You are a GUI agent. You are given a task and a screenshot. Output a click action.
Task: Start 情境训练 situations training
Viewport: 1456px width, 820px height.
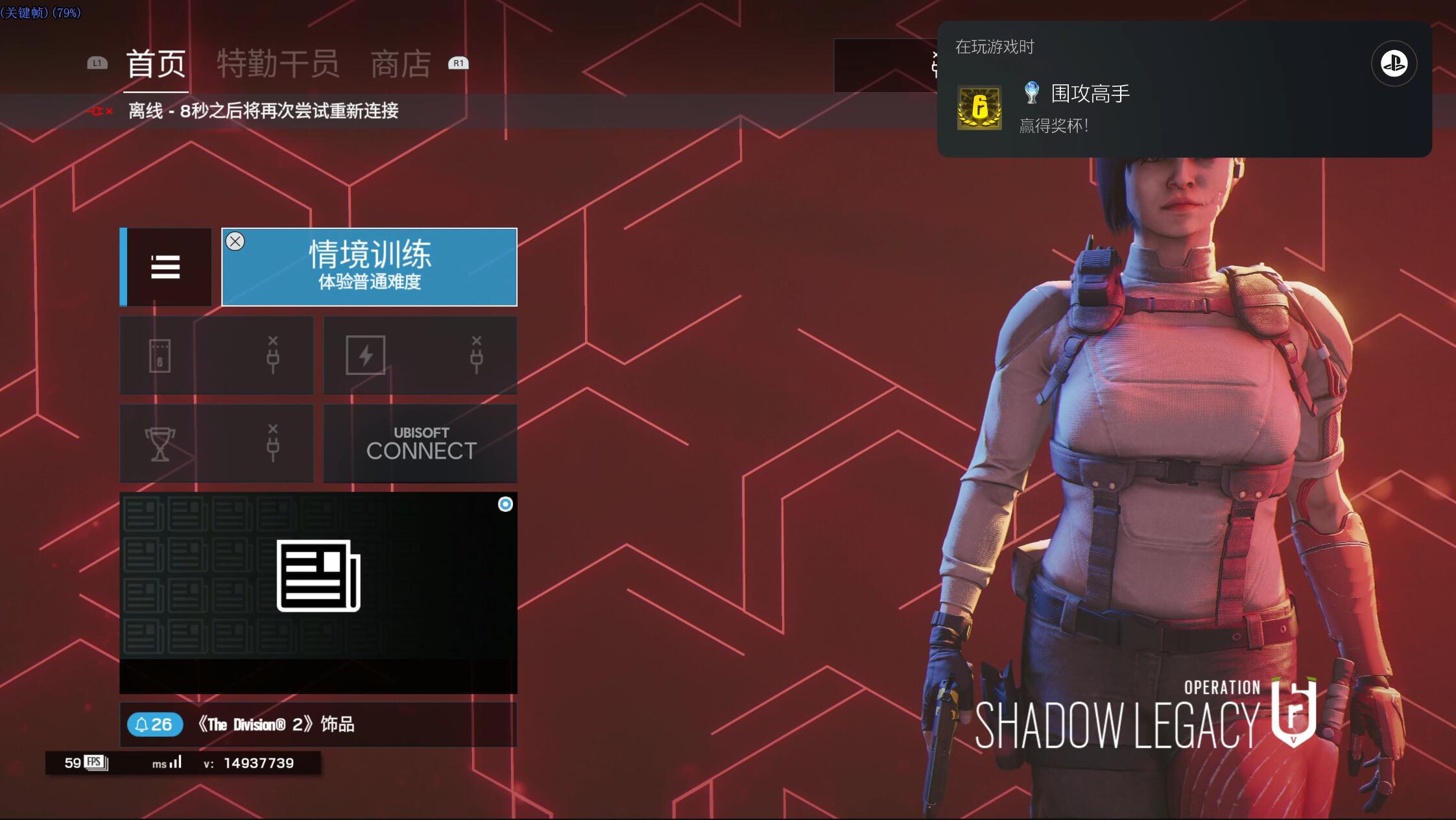coord(370,267)
